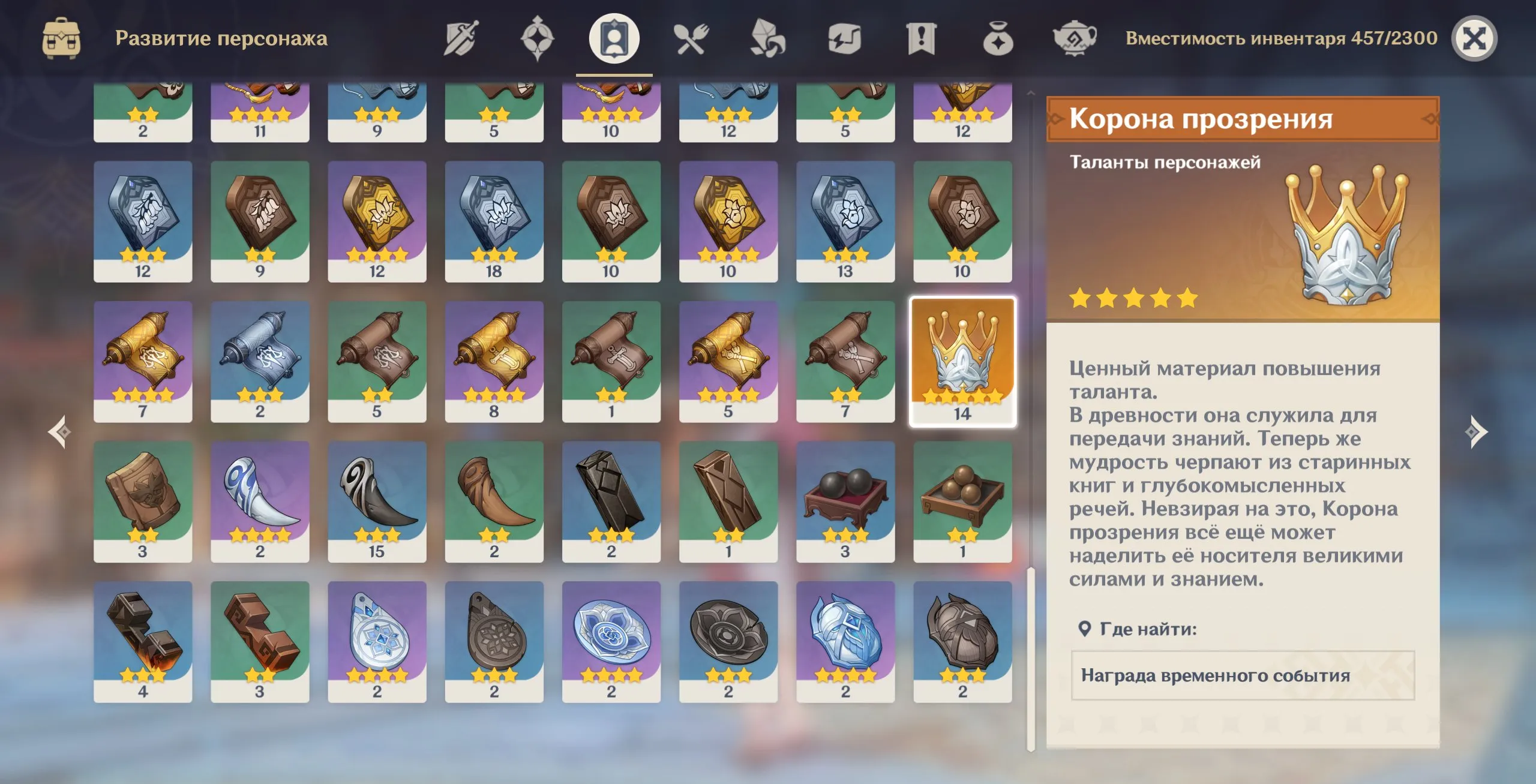This screenshot has height=784, width=1536.
Task: Select the black curved horn with 15 count
Action: pyautogui.click(x=377, y=501)
